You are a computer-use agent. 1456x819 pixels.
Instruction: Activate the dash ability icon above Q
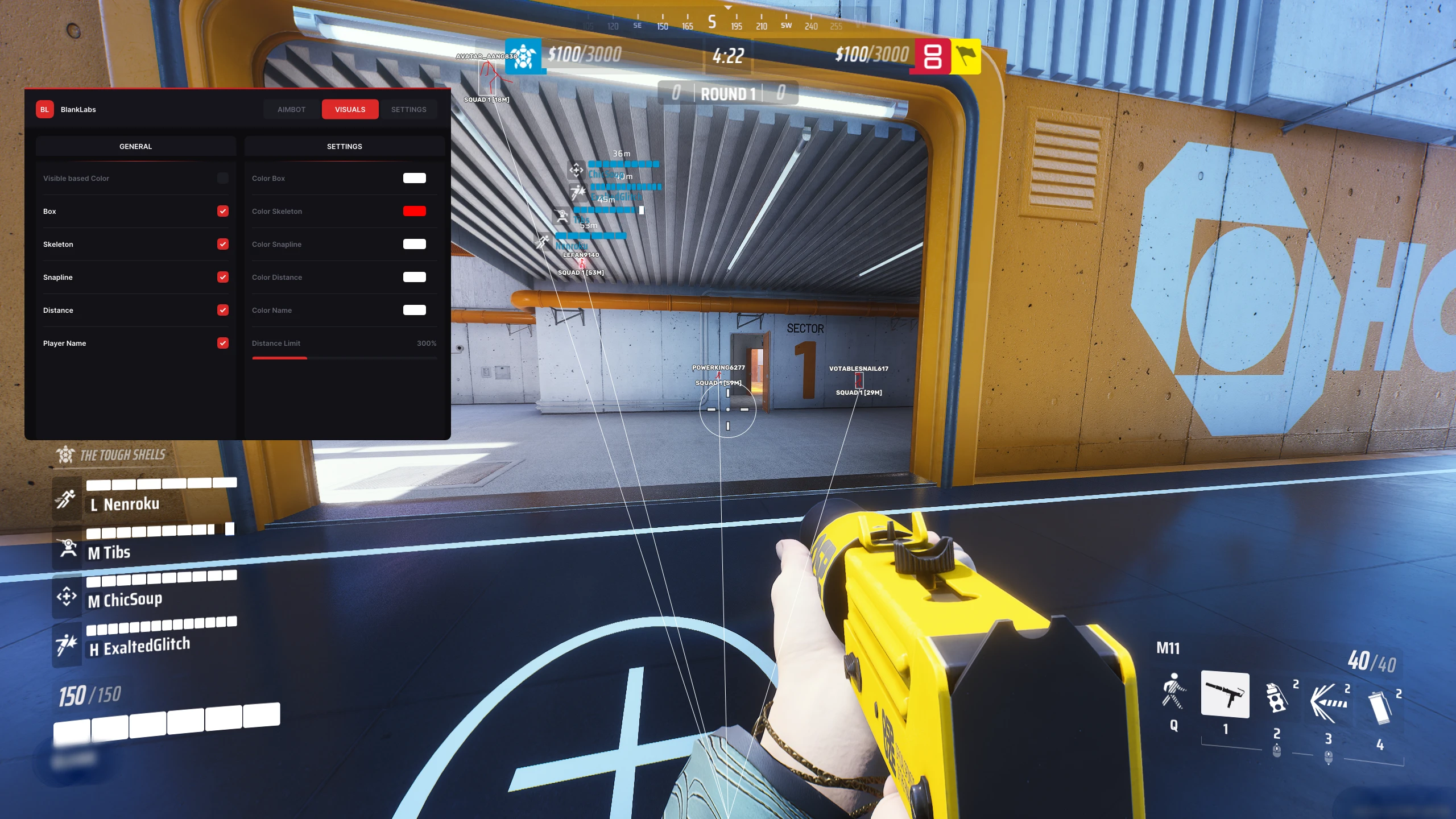coord(1173,692)
